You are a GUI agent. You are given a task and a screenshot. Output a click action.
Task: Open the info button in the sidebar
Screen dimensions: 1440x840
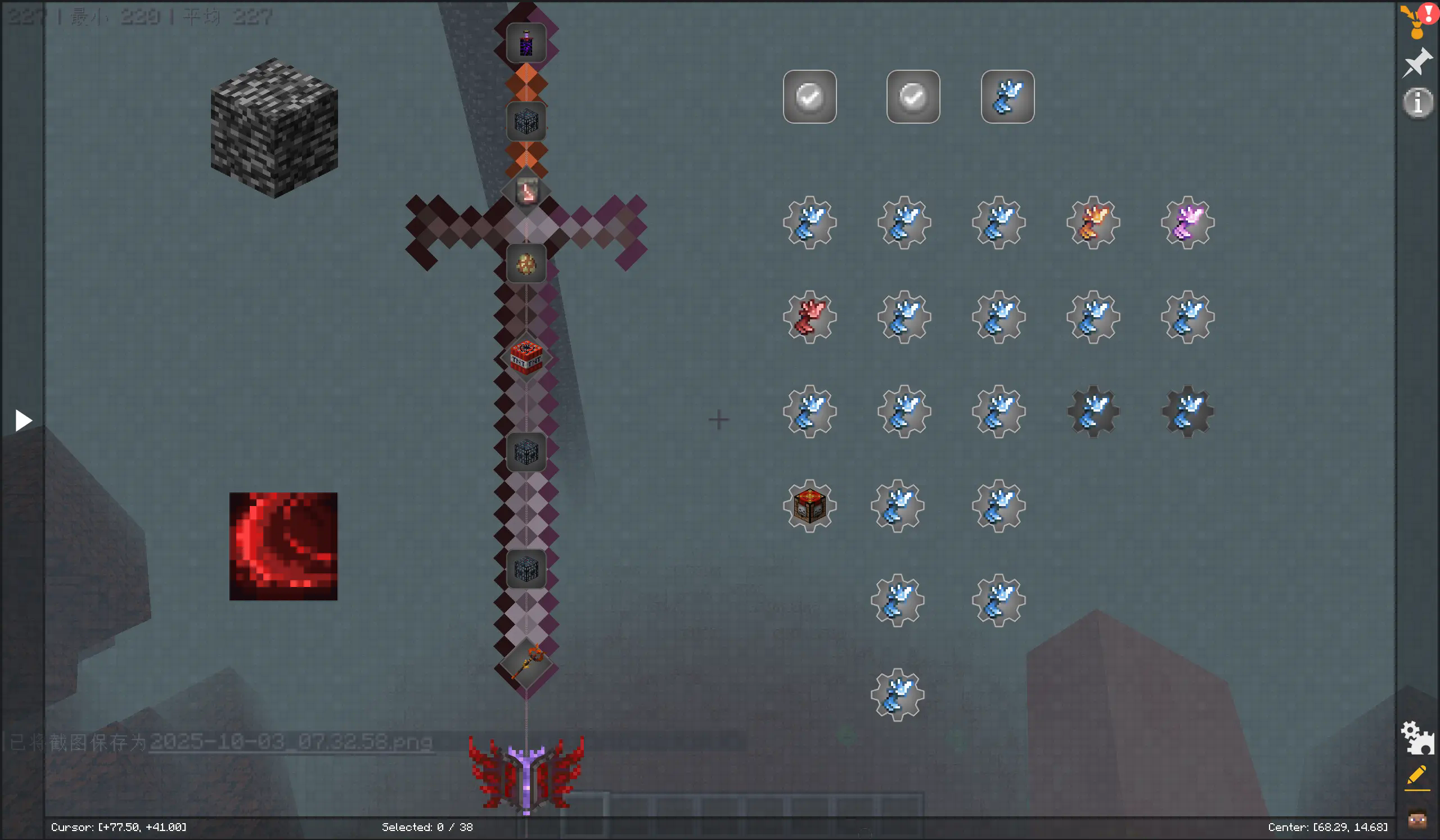(1417, 103)
